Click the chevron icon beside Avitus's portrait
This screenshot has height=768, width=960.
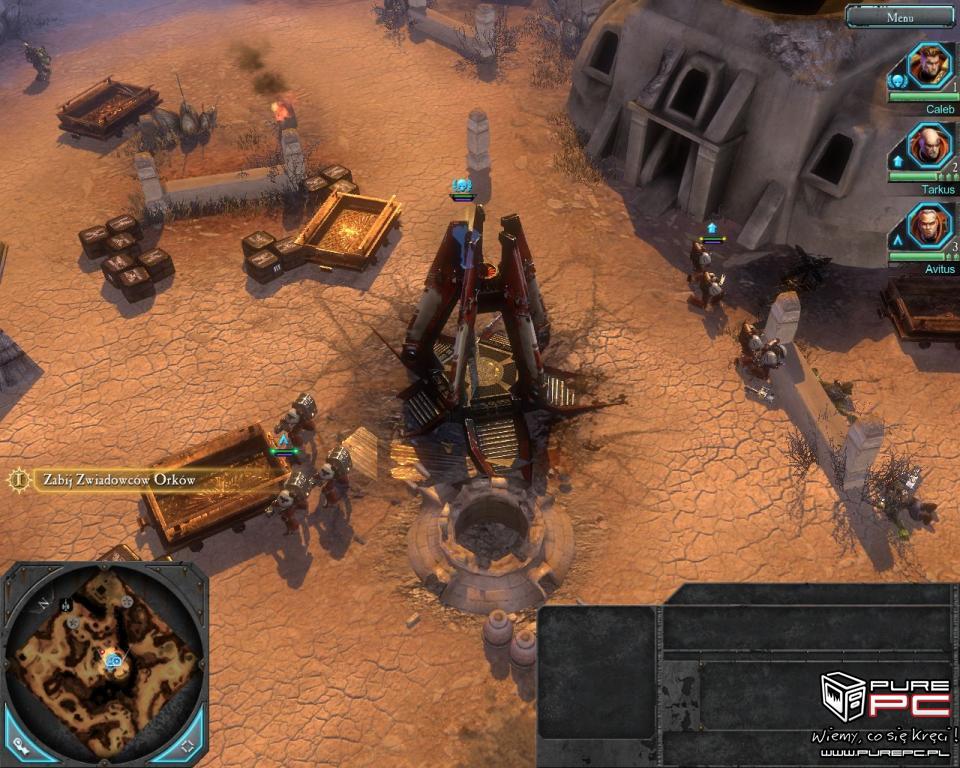(897, 240)
